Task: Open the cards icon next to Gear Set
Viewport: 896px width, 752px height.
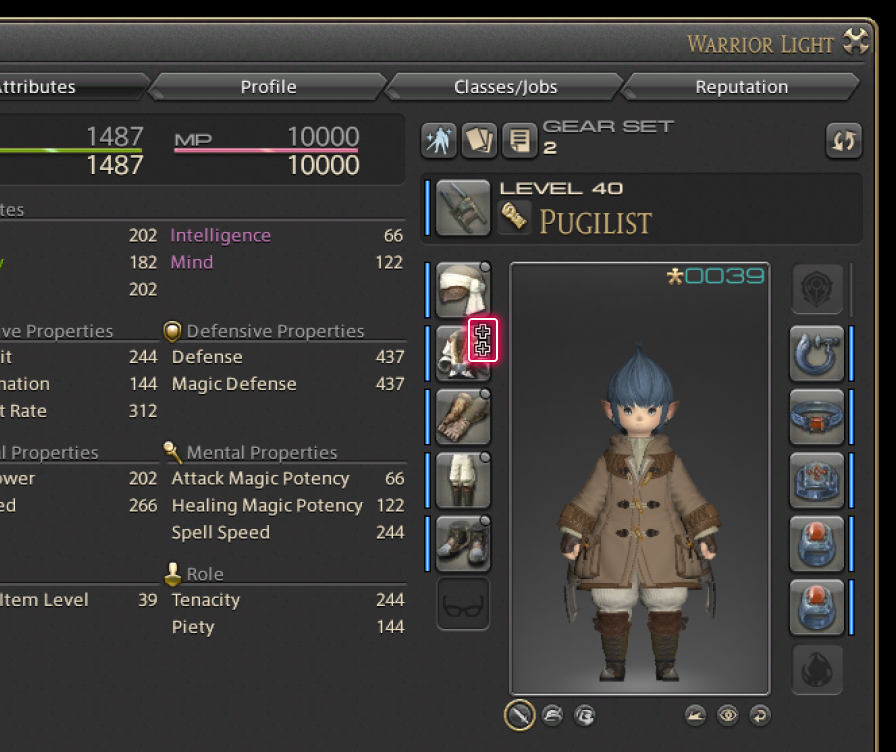Action: click(x=479, y=141)
